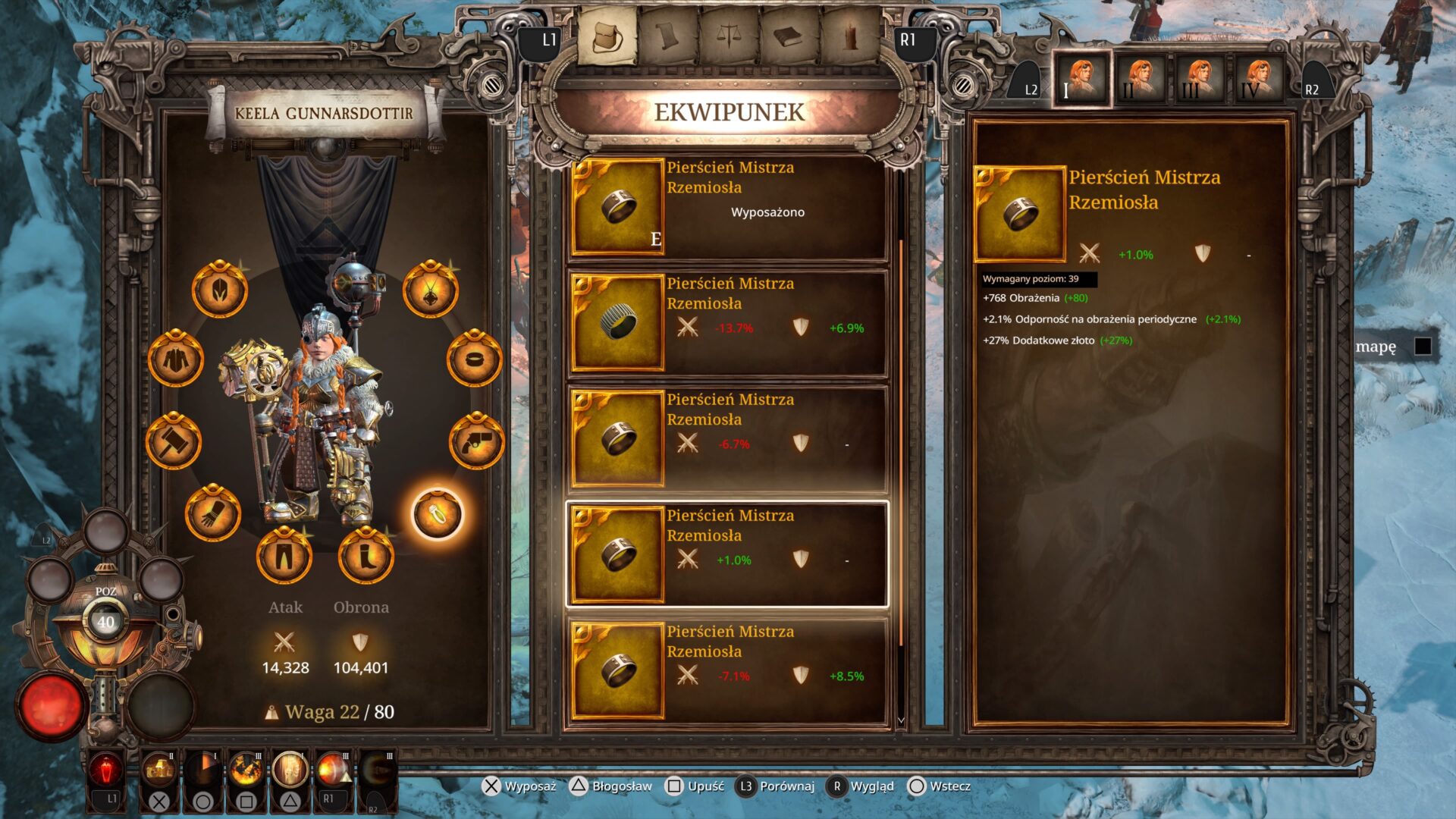
Task: Choose the hammer weapon slot
Action: [x=174, y=441]
